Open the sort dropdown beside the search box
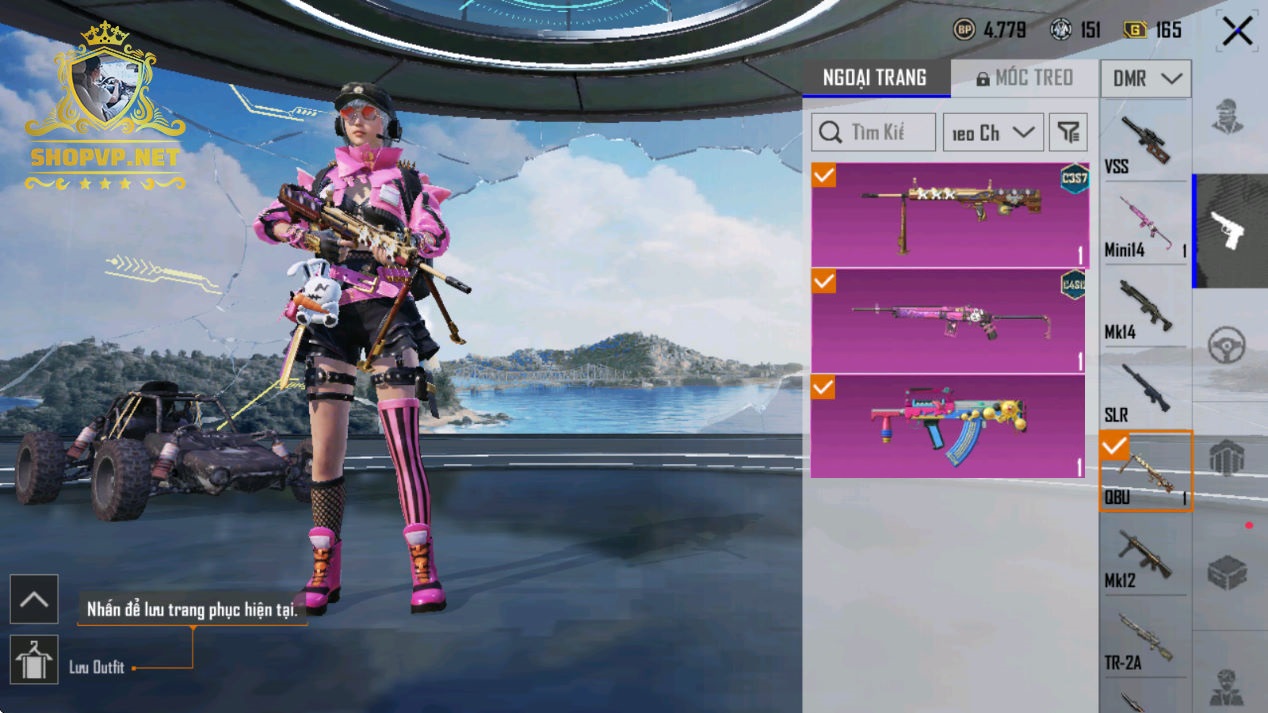The width and height of the screenshot is (1268, 713). tap(993, 132)
